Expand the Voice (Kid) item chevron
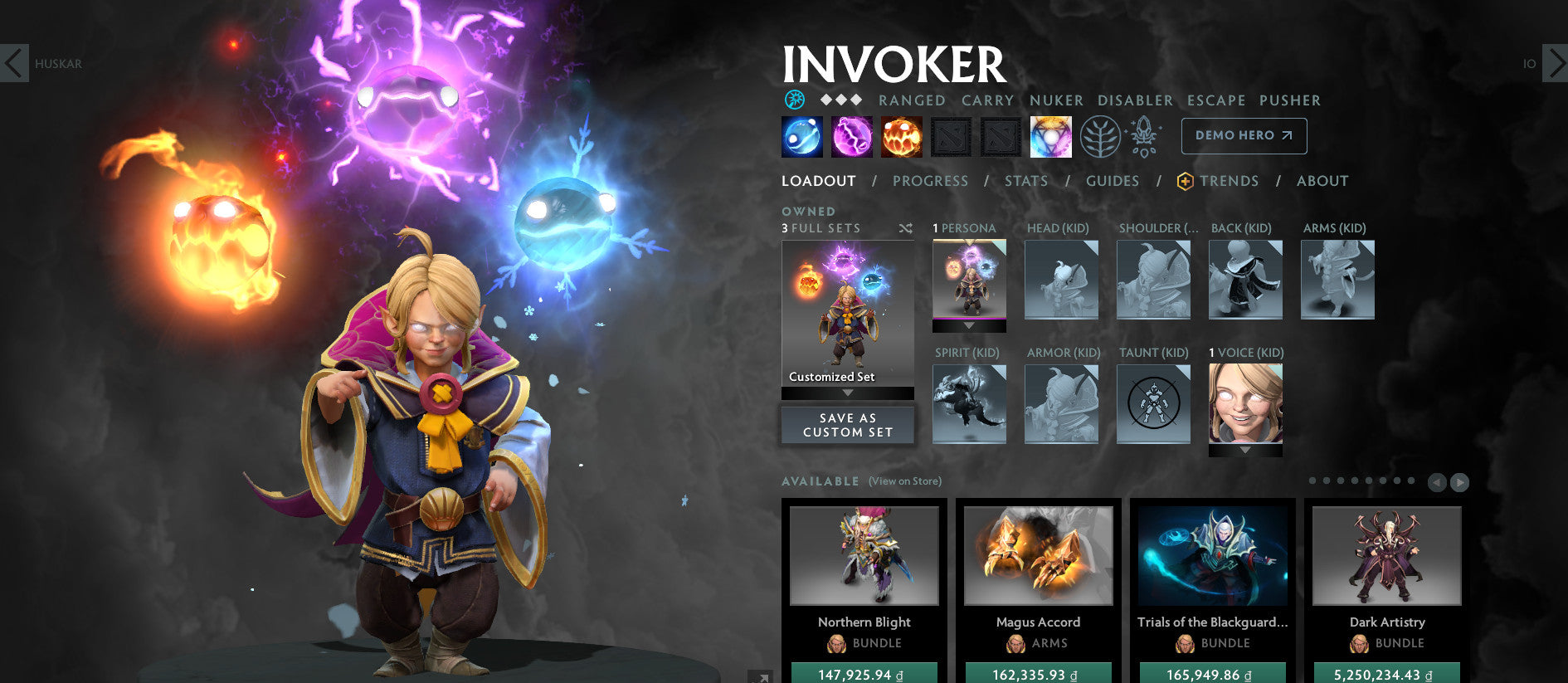This screenshot has width=1568, height=683. click(x=1244, y=450)
